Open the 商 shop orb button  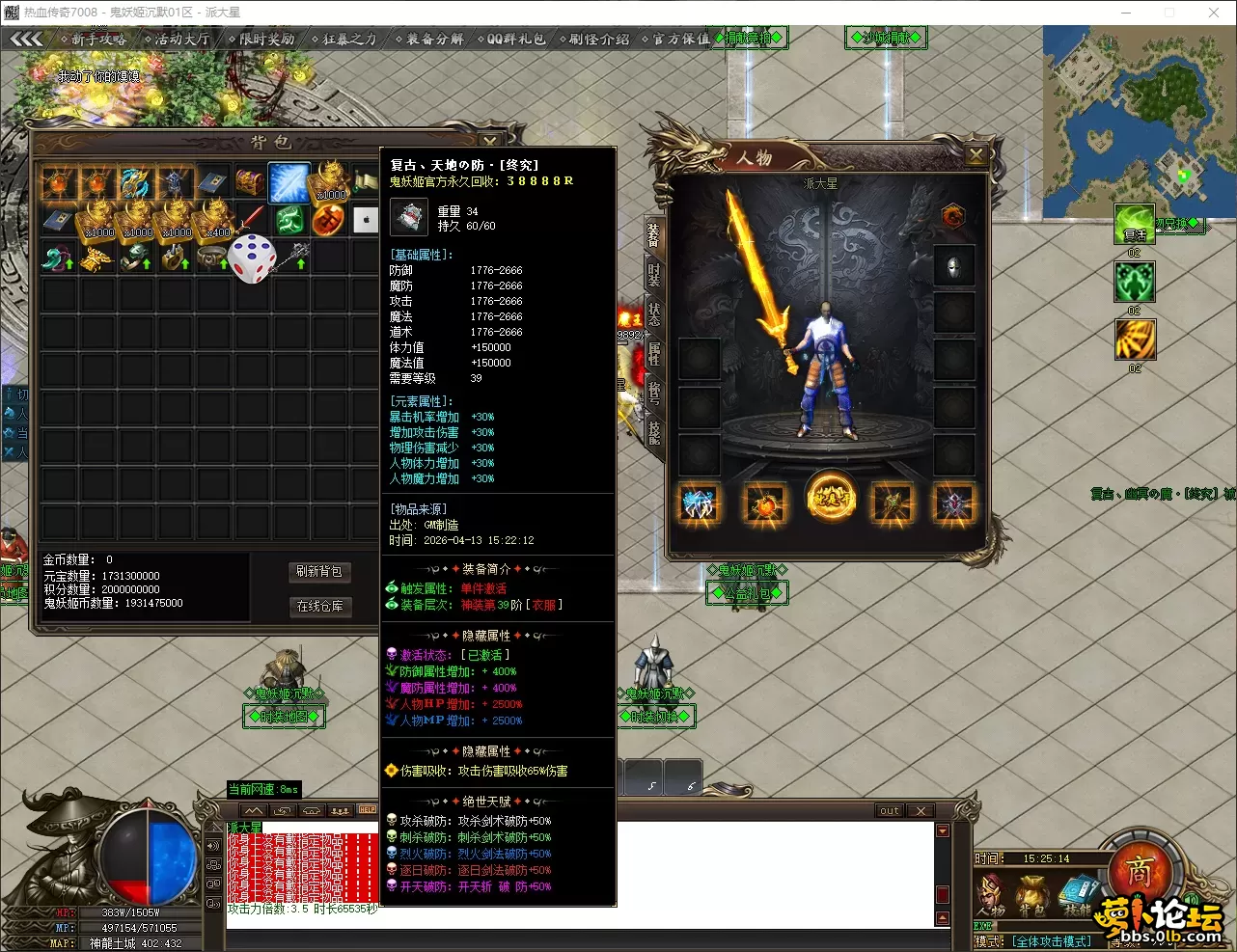click(1139, 874)
